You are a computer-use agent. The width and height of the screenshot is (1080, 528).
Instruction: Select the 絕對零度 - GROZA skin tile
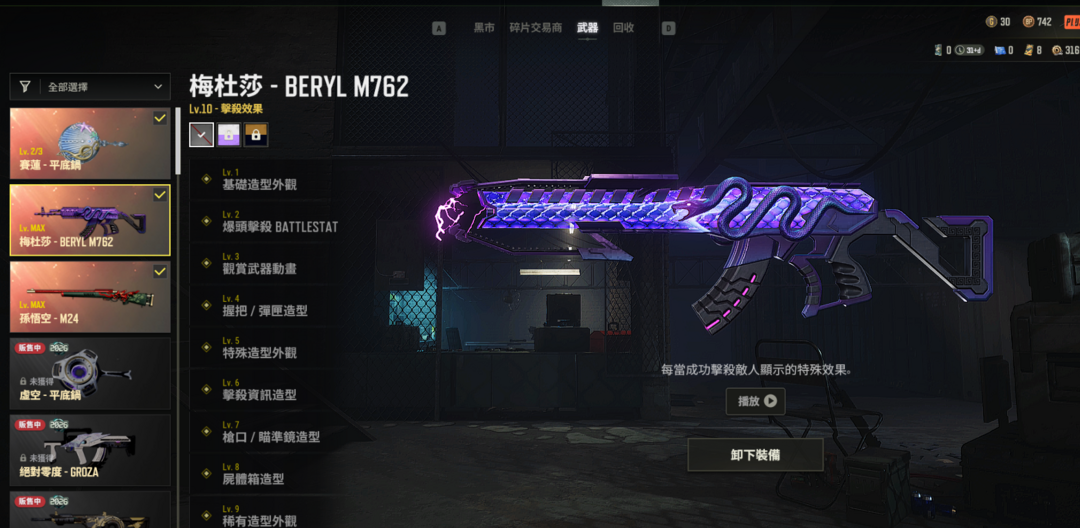(90, 449)
